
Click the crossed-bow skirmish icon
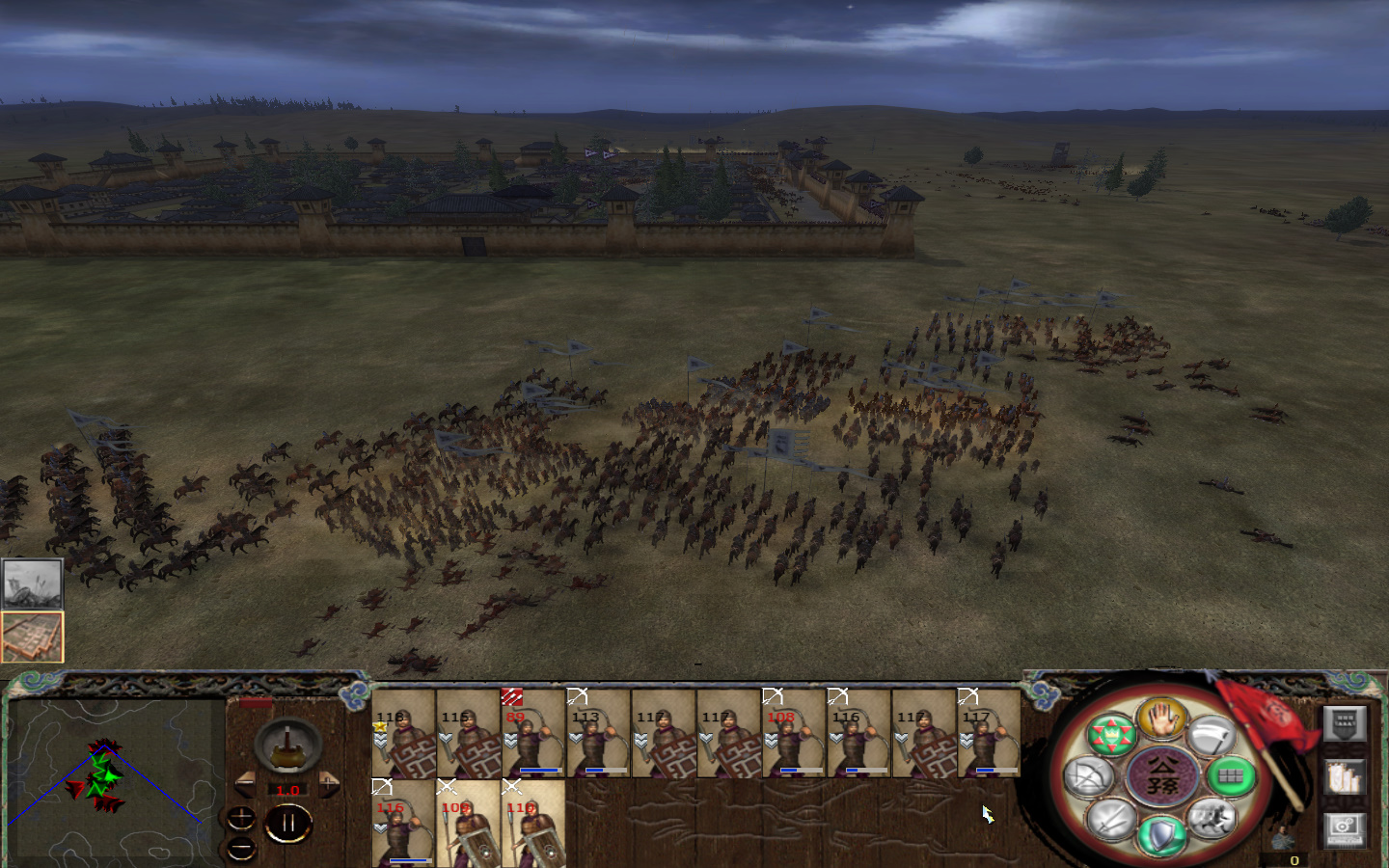(1087, 777)
